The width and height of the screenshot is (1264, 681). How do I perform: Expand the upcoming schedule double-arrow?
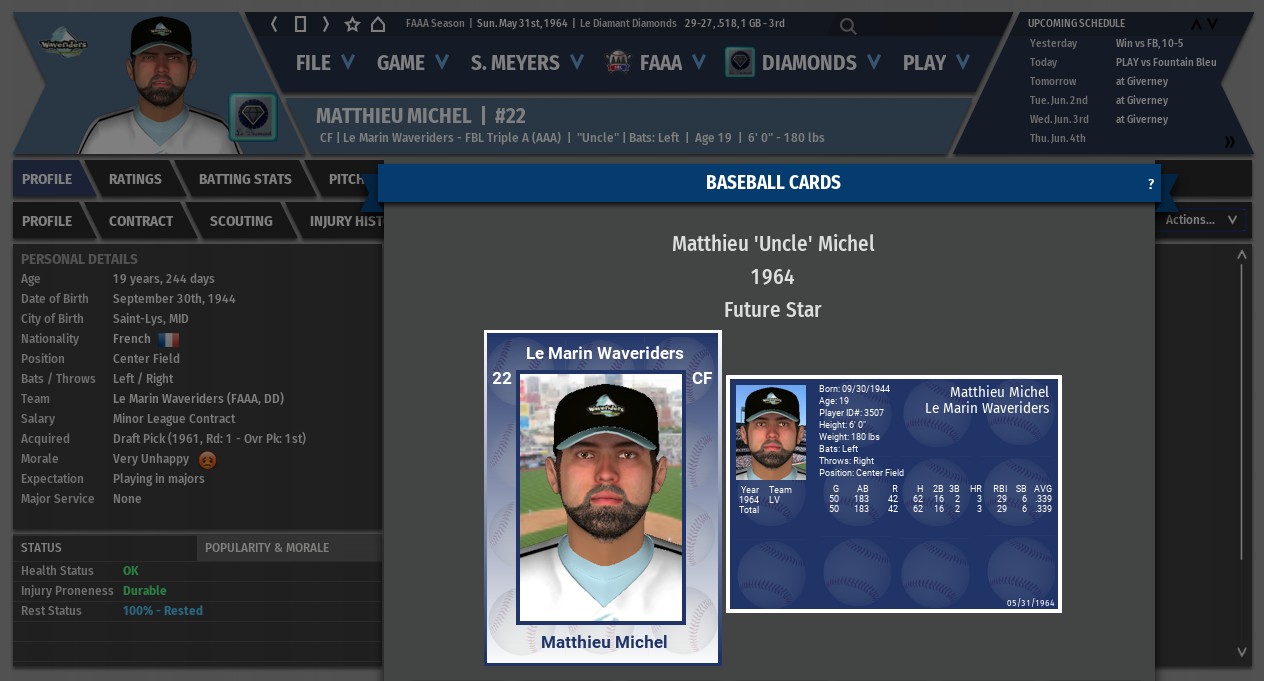click(1230, 142)
